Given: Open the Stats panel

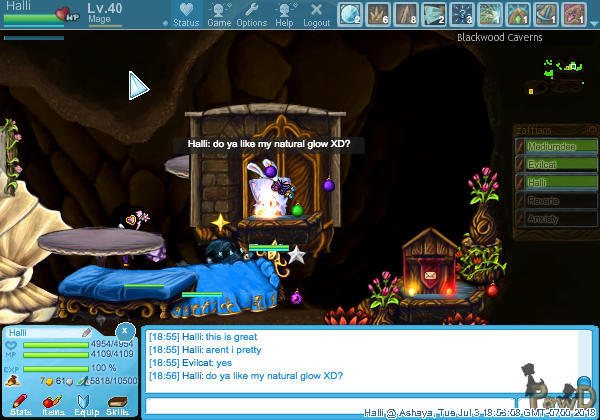Looking at the screenshot, I should tap(19, 403).
